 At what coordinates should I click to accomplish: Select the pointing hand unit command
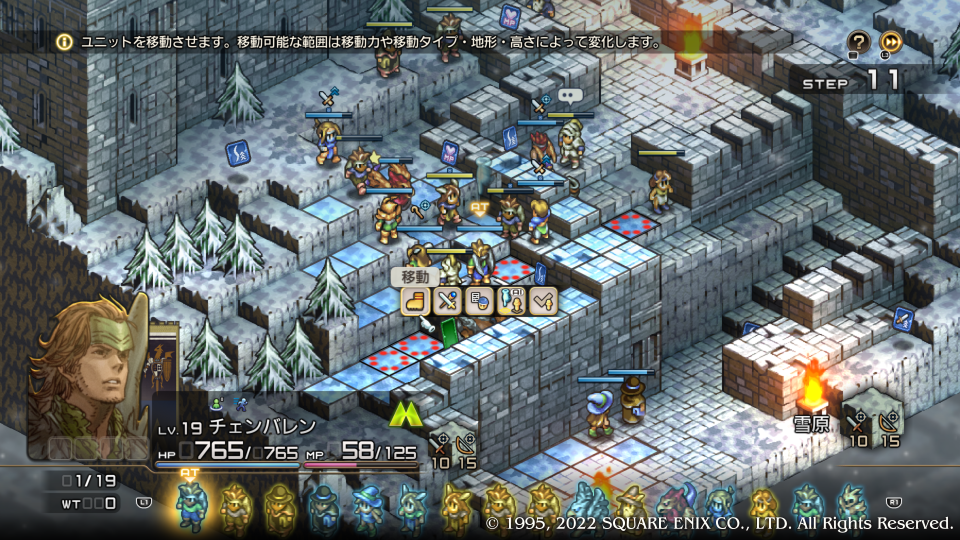click(x=511, y=300)
